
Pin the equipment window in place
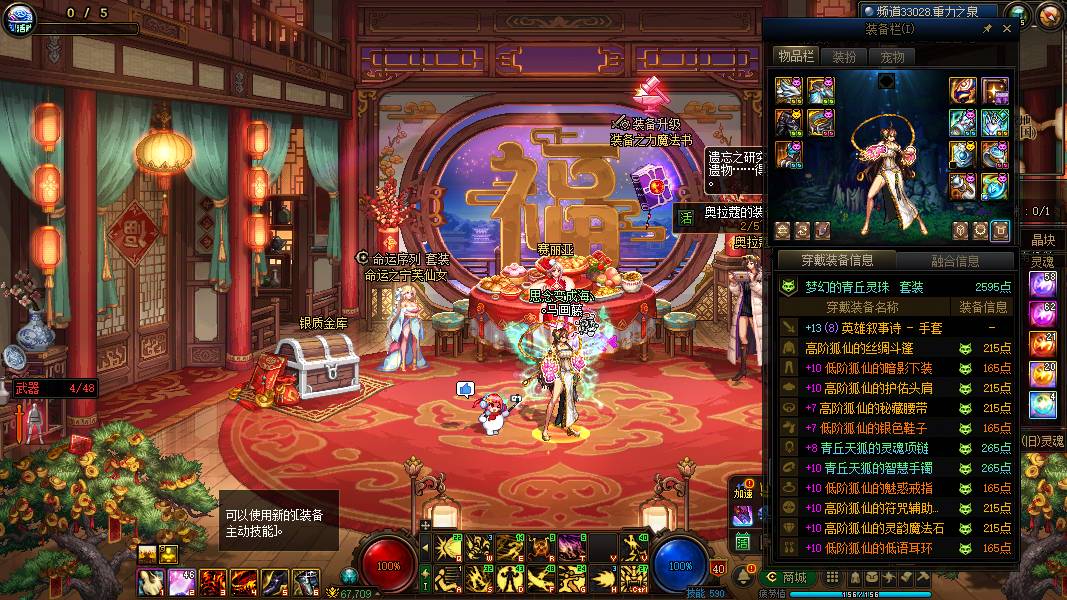tap(987, 29)
